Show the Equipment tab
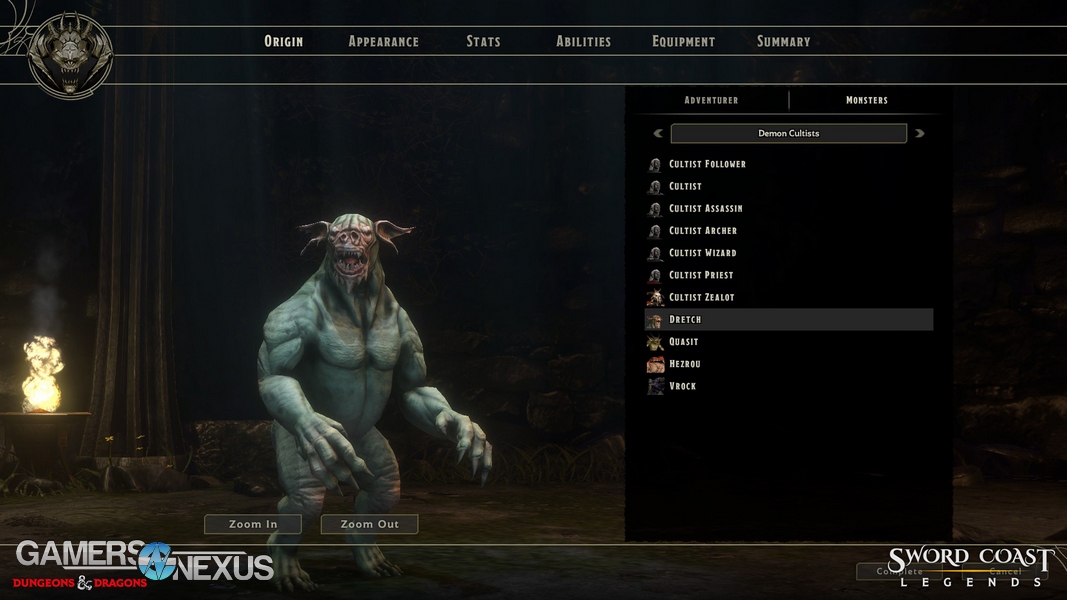1067x600 pixels. 683,42
